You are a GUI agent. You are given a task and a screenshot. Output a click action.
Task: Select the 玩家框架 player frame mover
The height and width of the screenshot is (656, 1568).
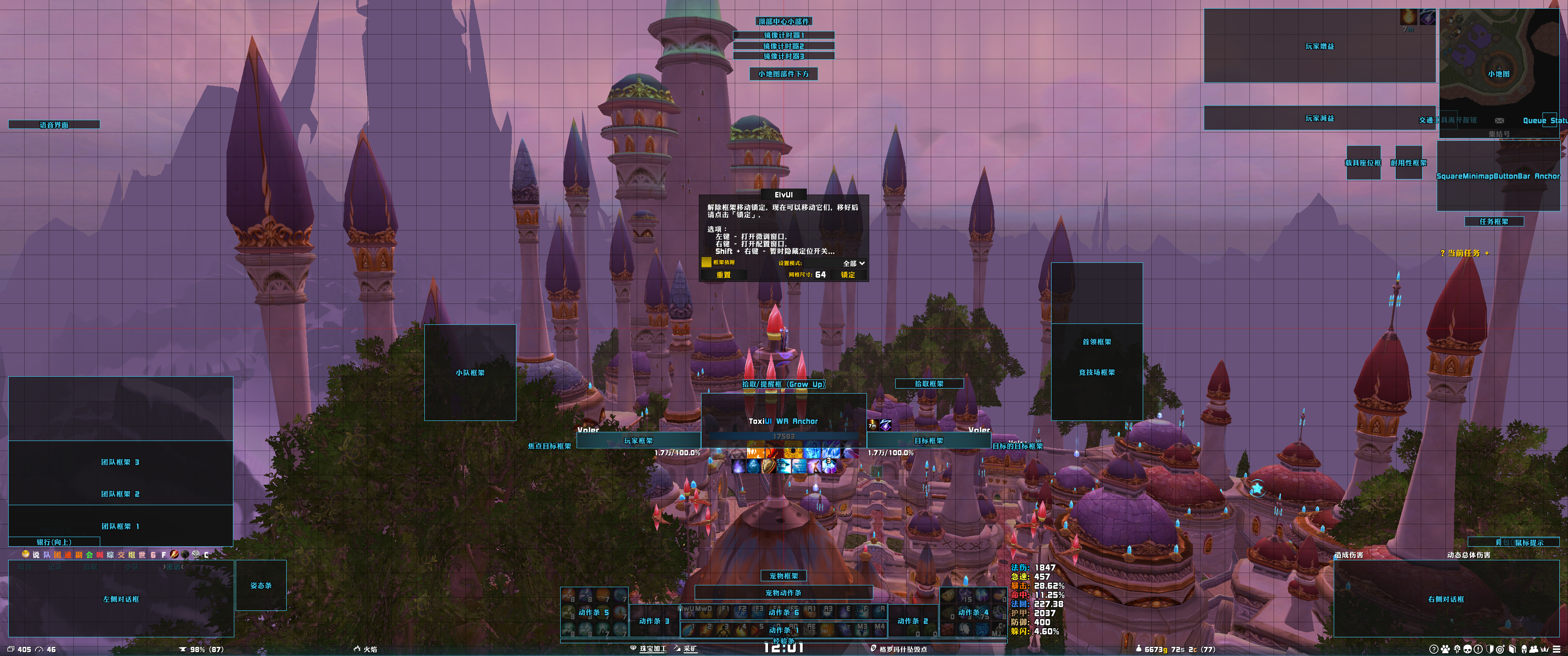[x=638, y=441]
